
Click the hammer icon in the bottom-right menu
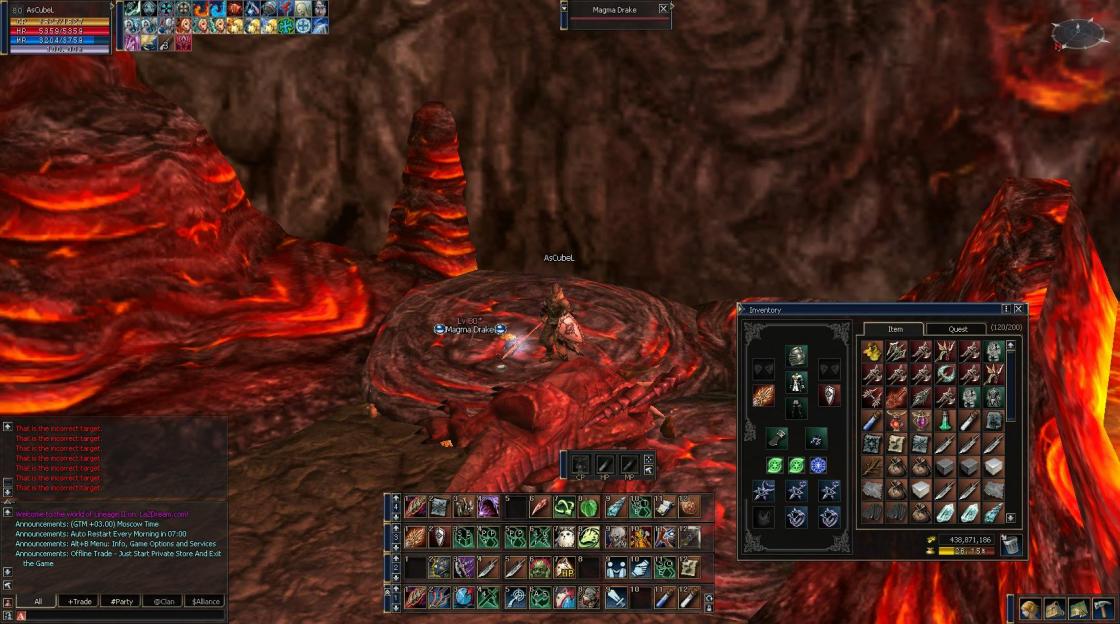1103,608
